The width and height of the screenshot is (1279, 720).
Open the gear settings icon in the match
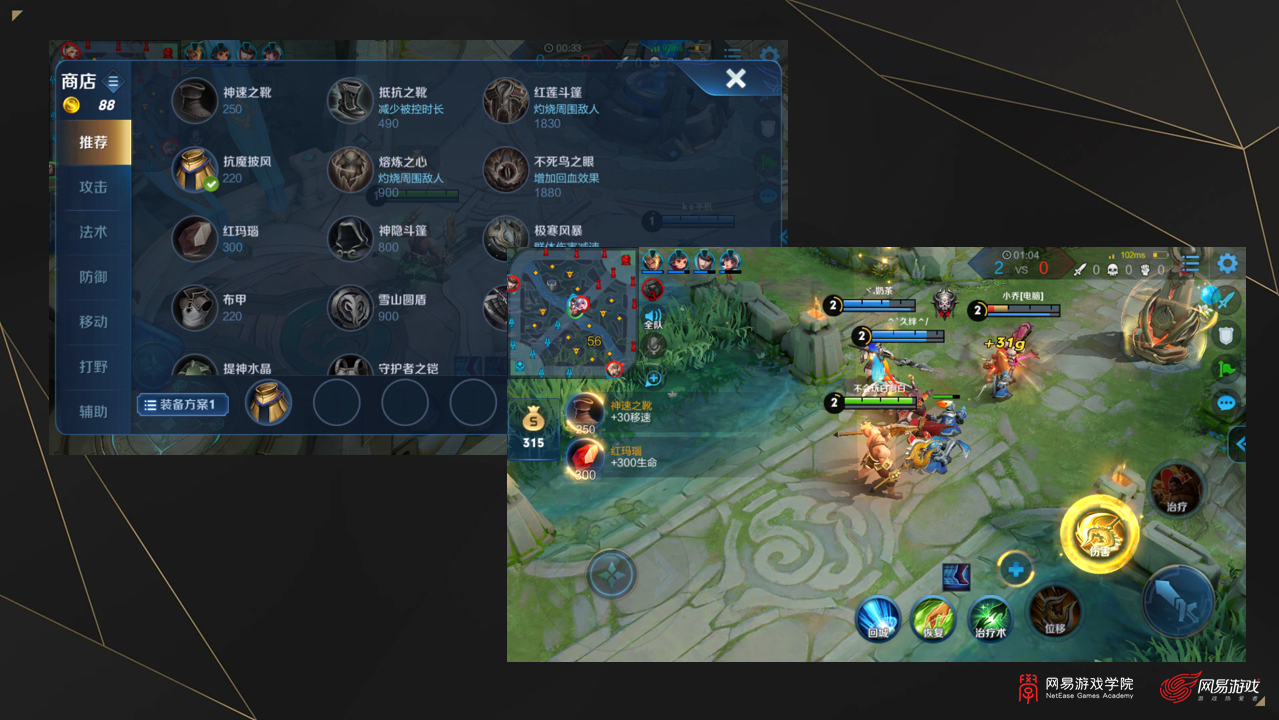1227,263
